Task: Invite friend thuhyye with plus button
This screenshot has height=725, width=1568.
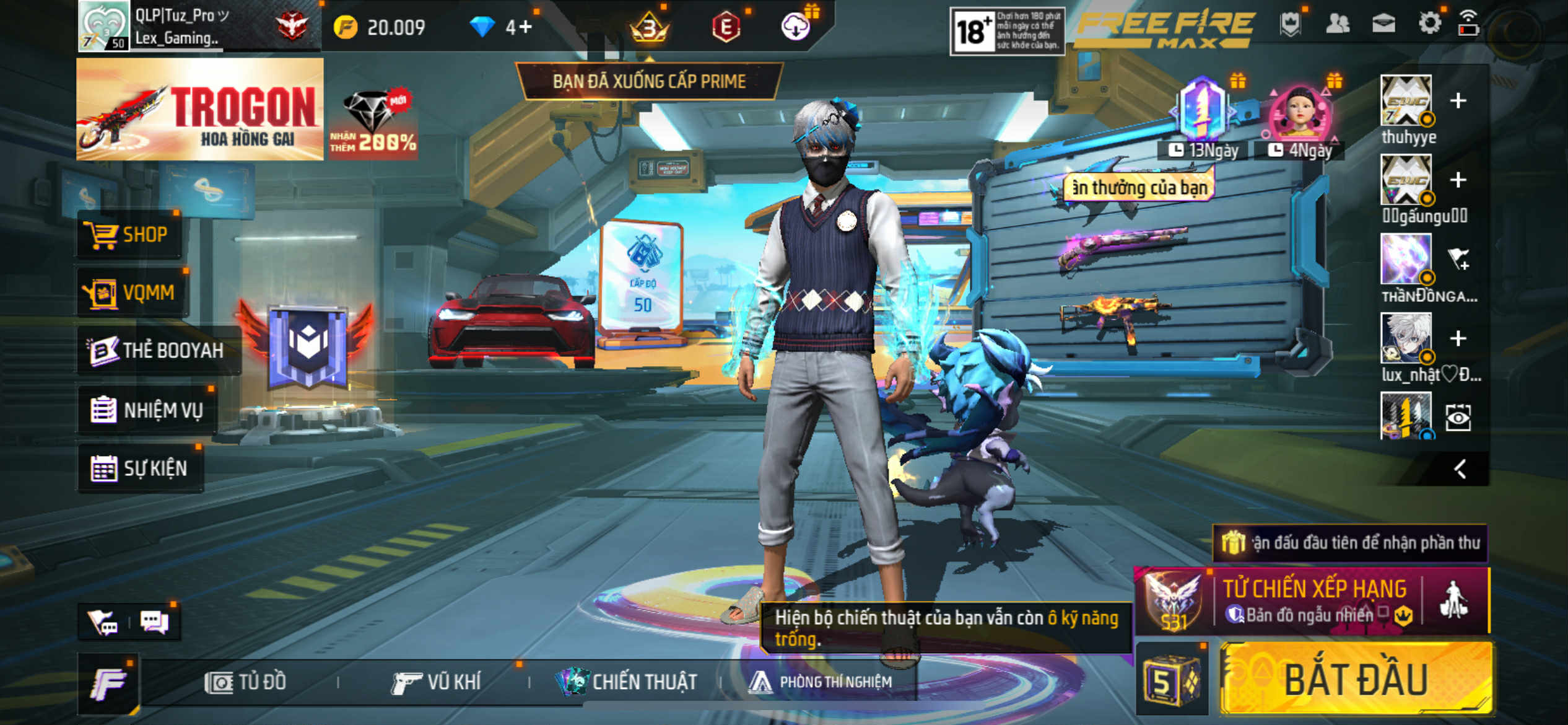Action: click(x=1458, y=100)
